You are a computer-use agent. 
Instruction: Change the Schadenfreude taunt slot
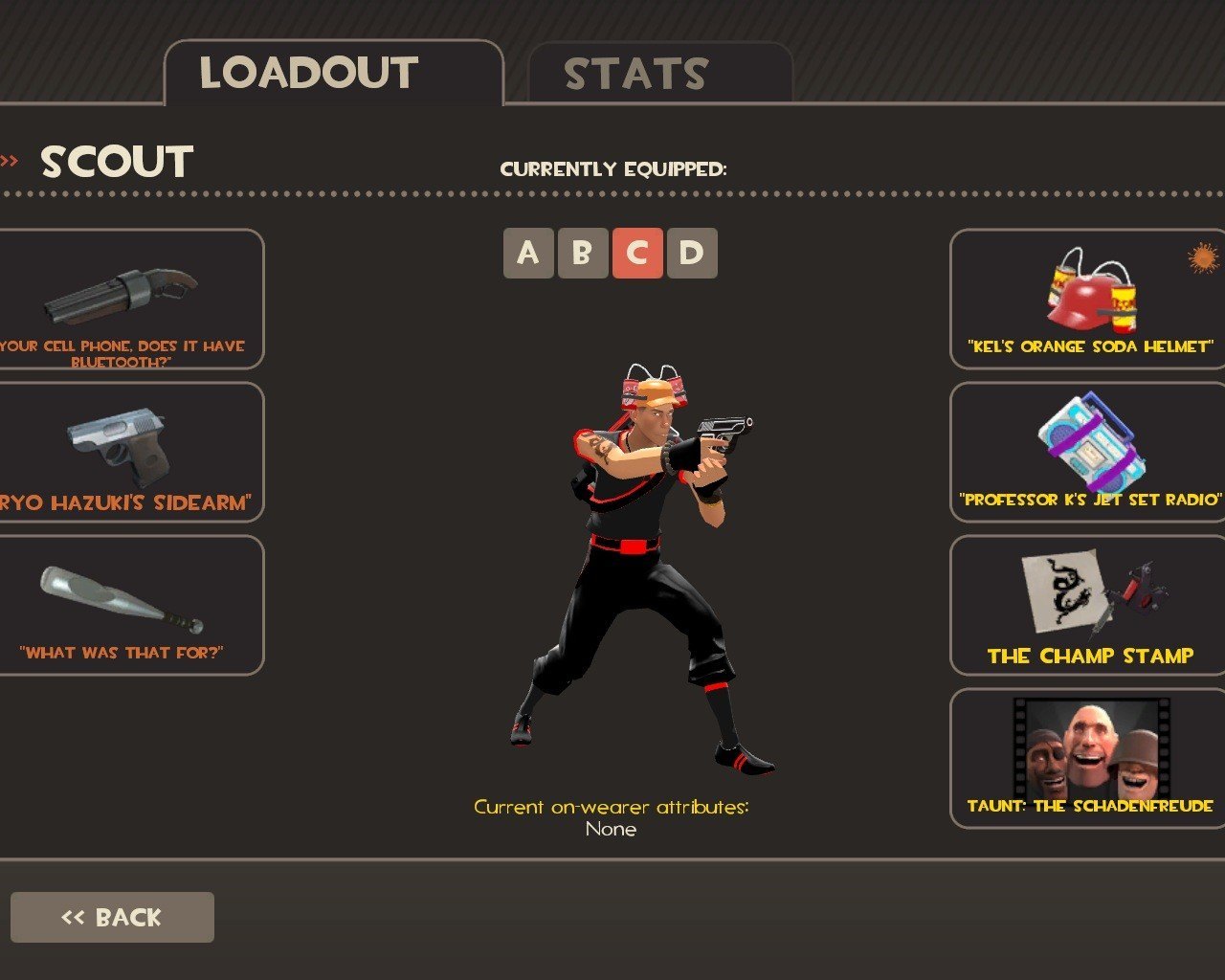click(1088, 759)
